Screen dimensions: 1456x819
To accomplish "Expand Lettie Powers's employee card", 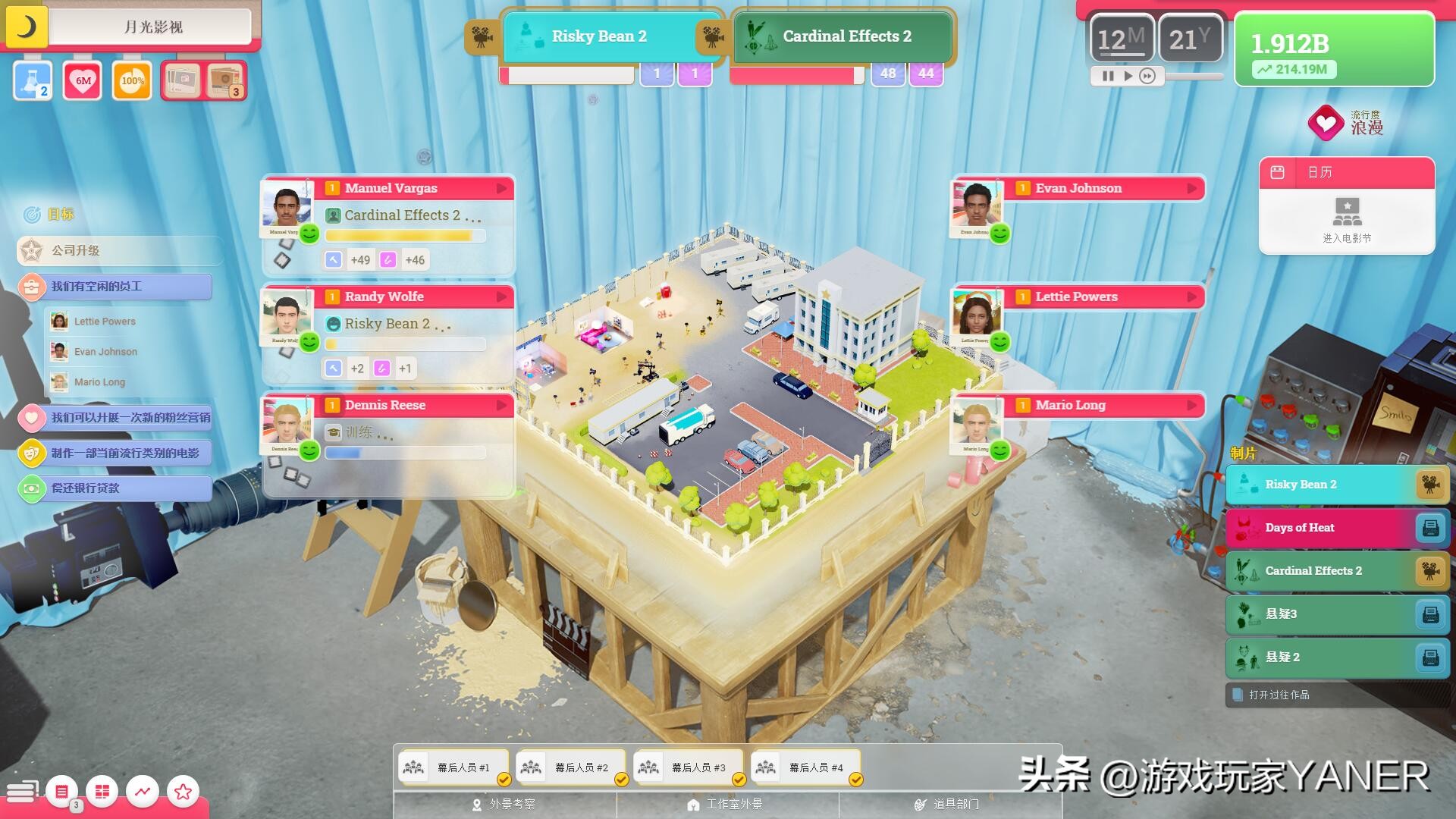I will 1192,297.
